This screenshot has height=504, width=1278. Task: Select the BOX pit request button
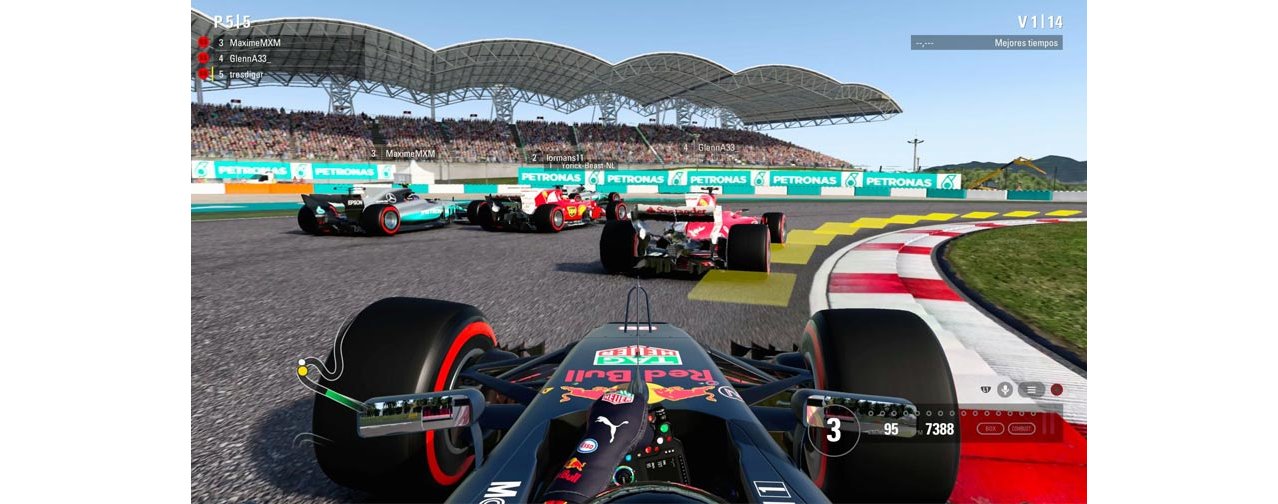click(x=990, y=428)
